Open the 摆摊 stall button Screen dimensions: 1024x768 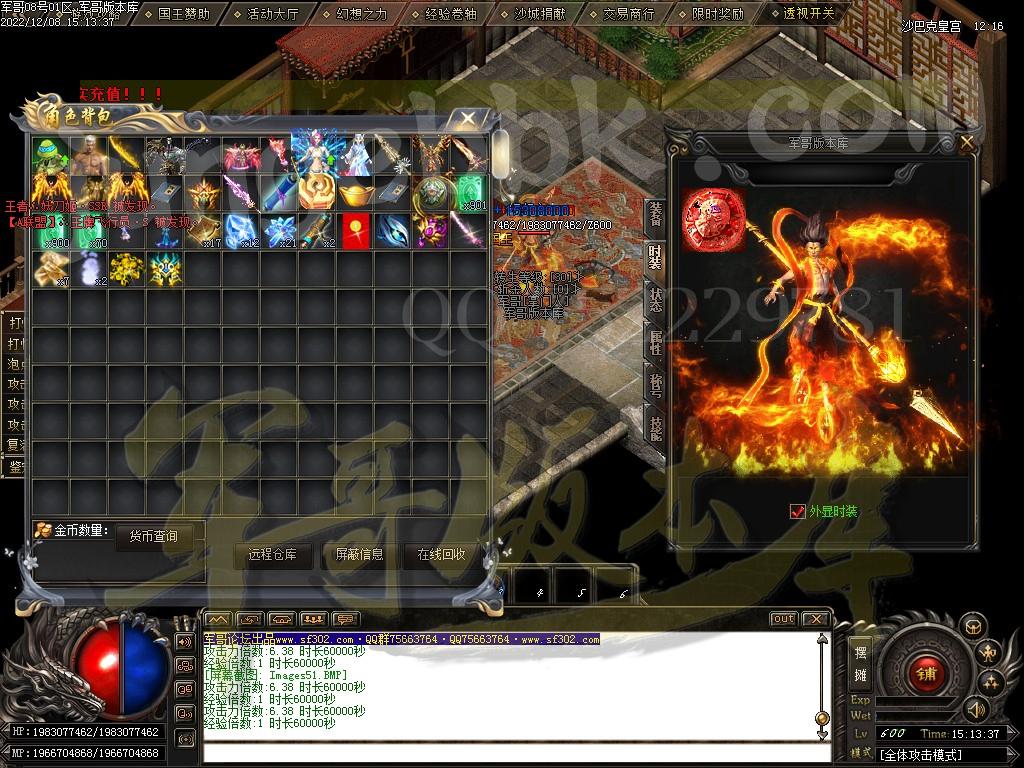(860, 663)
